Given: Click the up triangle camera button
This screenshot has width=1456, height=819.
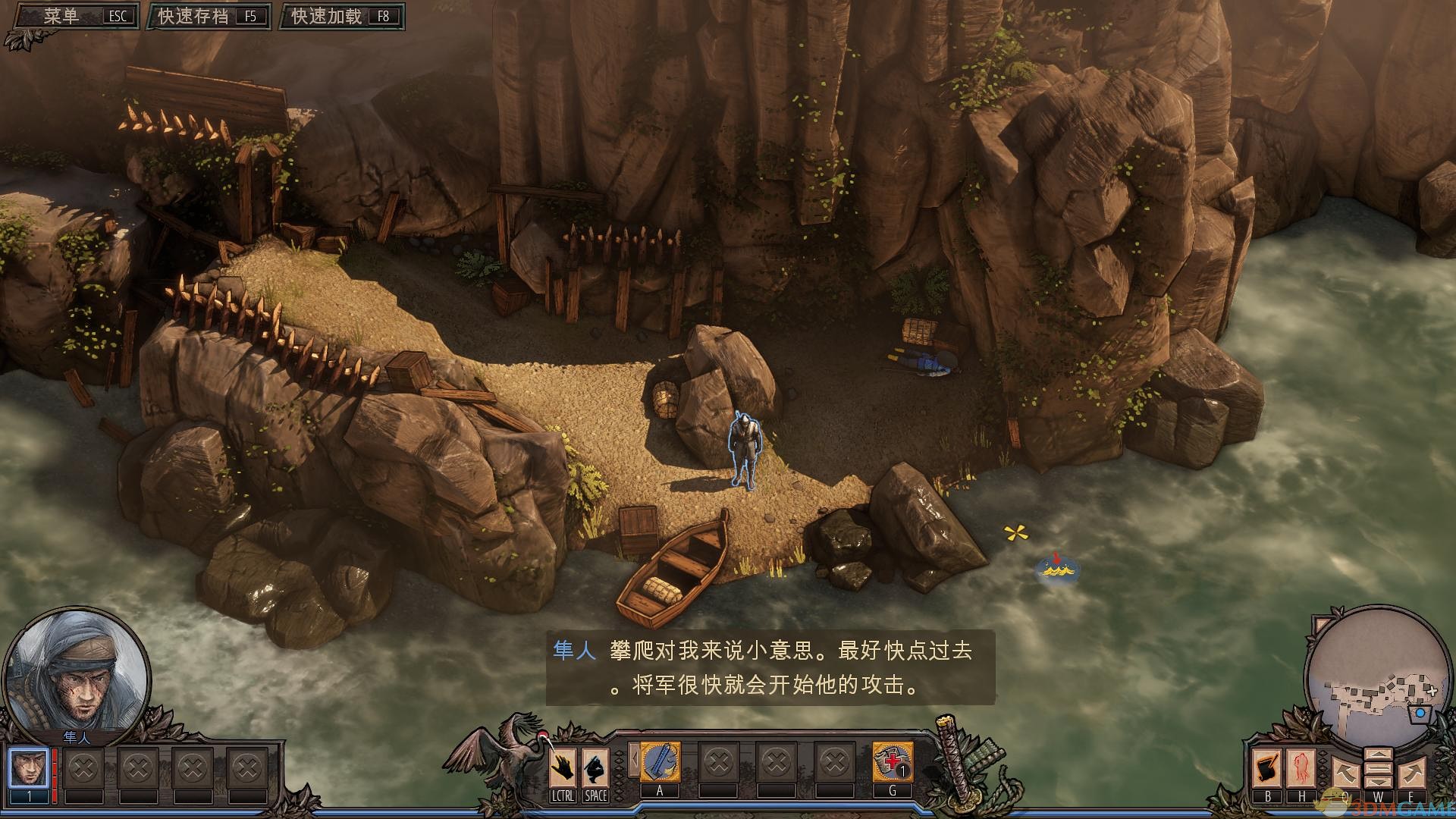Looking at the screenshot, I should point(1378,755).
